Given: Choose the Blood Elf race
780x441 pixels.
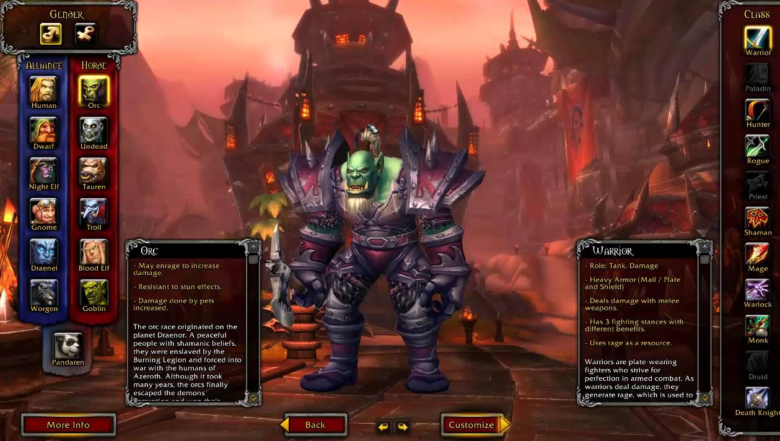Looking at the screenshot, I should click(x=94, y=253).
